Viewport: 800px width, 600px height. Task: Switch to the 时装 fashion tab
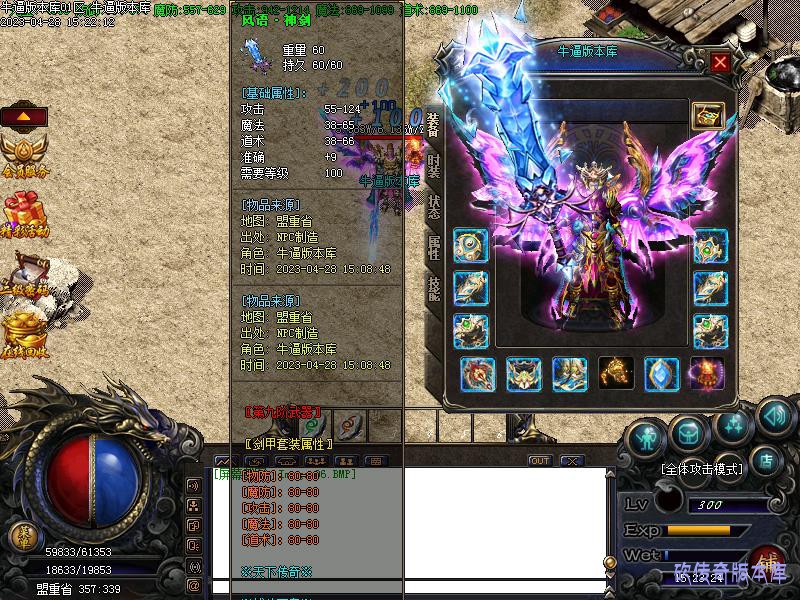pyautogui.click(x=433, y=163)
